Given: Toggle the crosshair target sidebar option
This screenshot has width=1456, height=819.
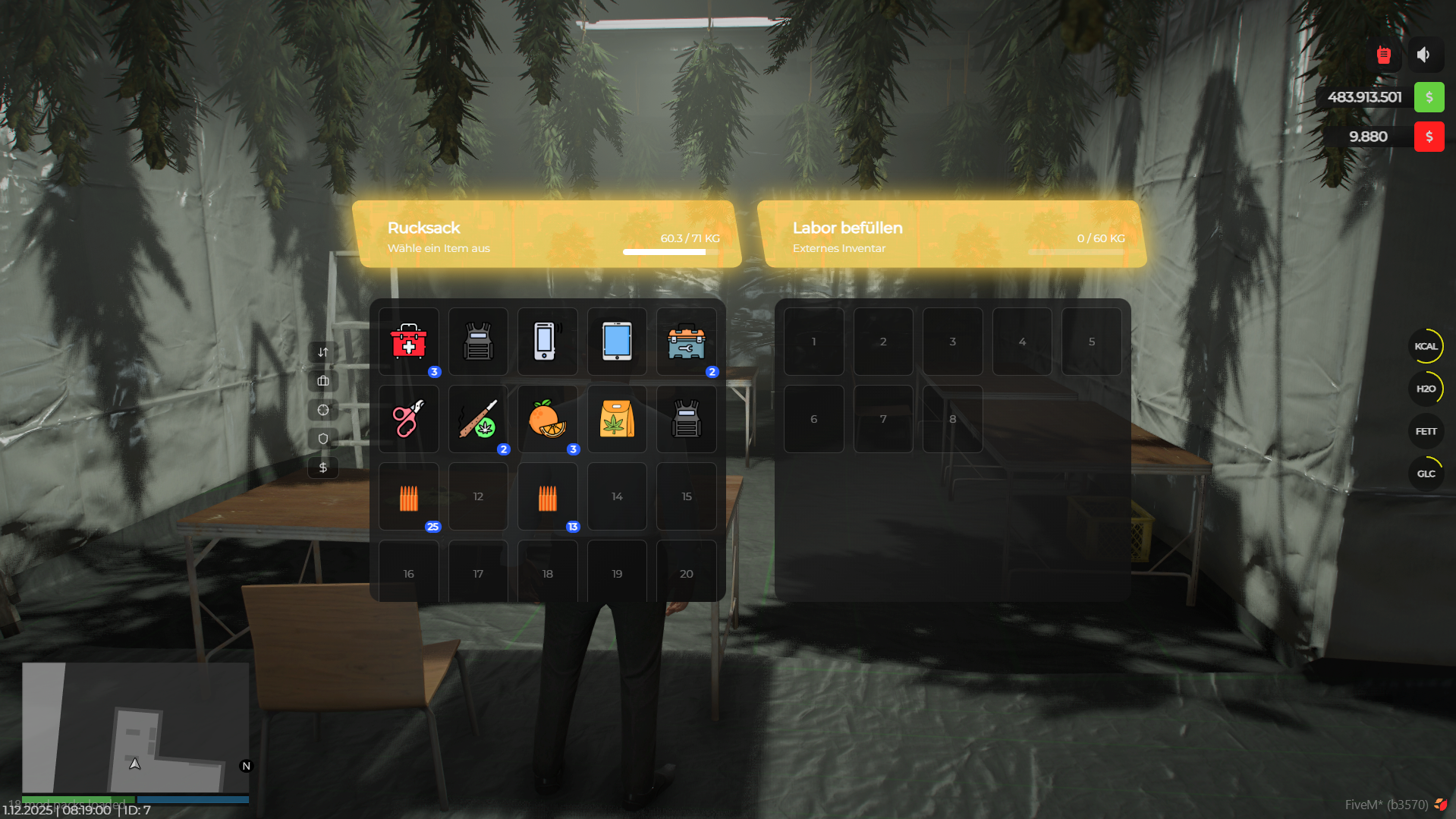Looking at the screenshot, I should [322, 409].
